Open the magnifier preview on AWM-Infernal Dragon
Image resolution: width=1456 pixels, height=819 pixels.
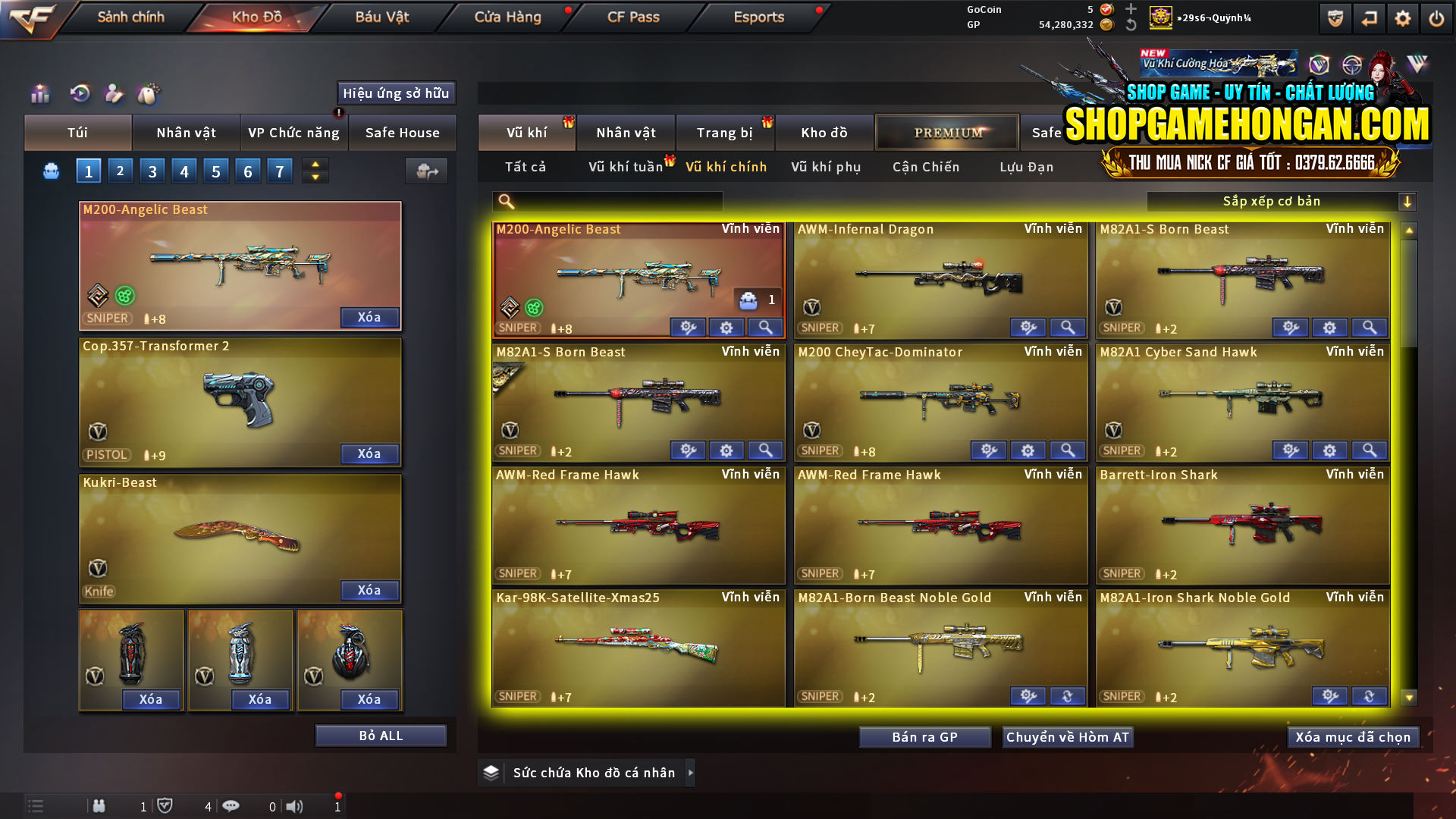(x=1068, y=327)
